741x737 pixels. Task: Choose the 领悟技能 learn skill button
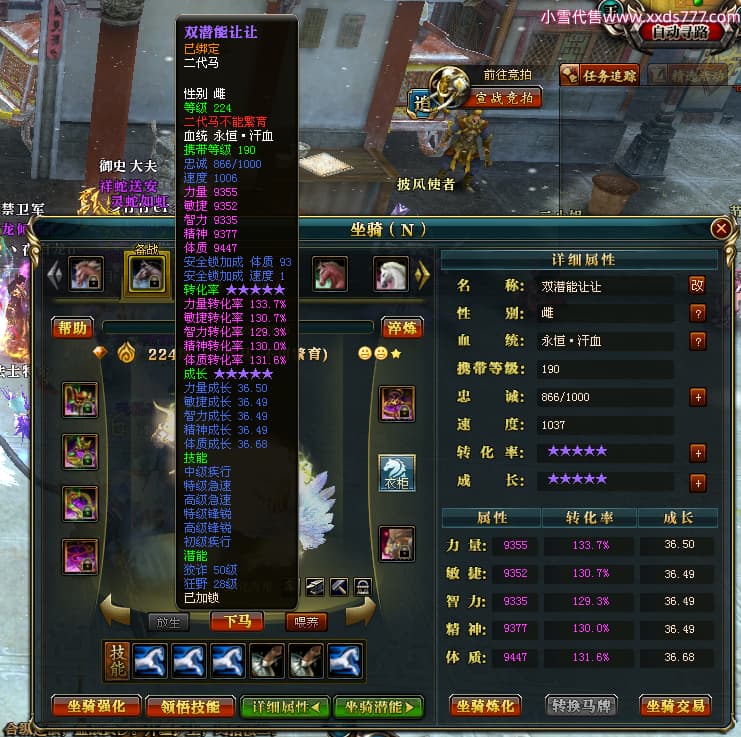click(191, 706)
